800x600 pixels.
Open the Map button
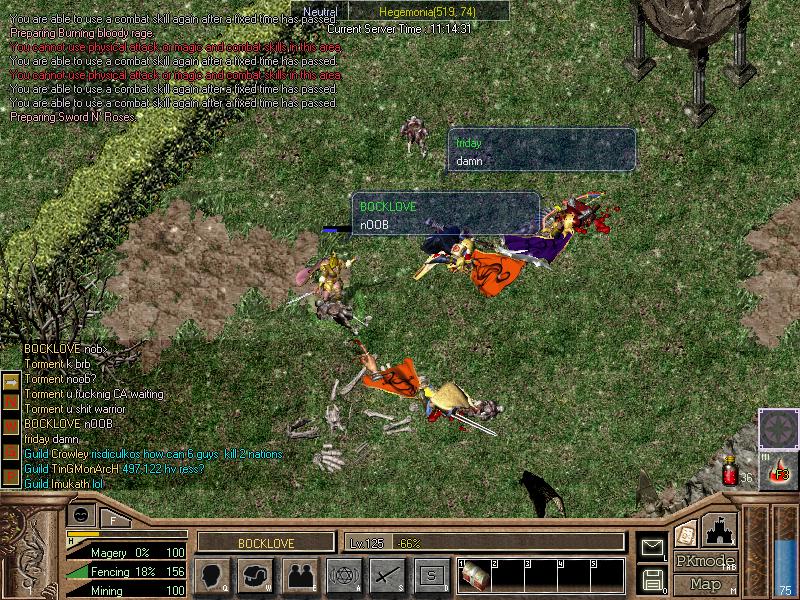point(705,584)
